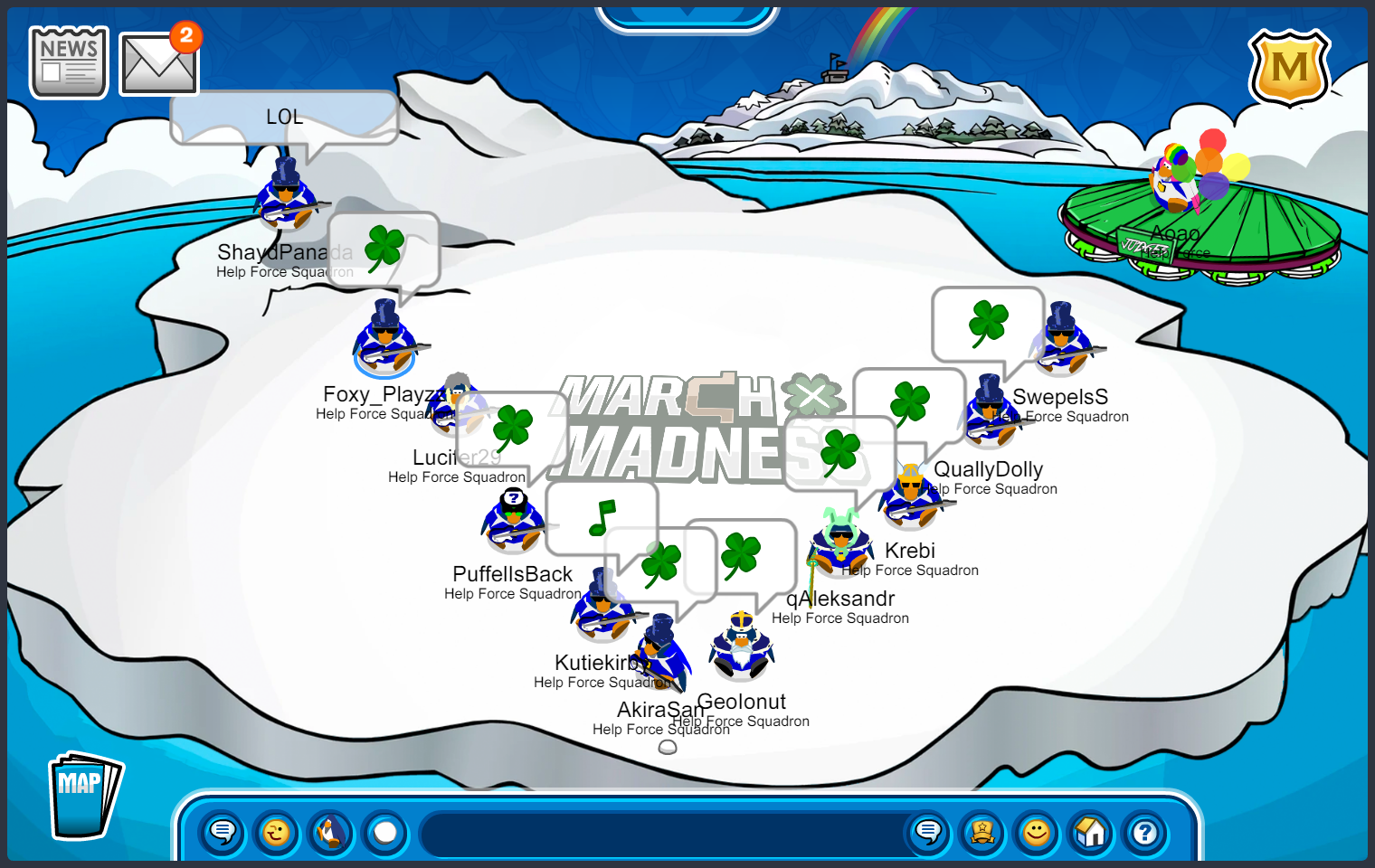This screenshot has width=1375, height=868.
Task: Open the newspaper with the NEWS icon
Action: [68, 61]
